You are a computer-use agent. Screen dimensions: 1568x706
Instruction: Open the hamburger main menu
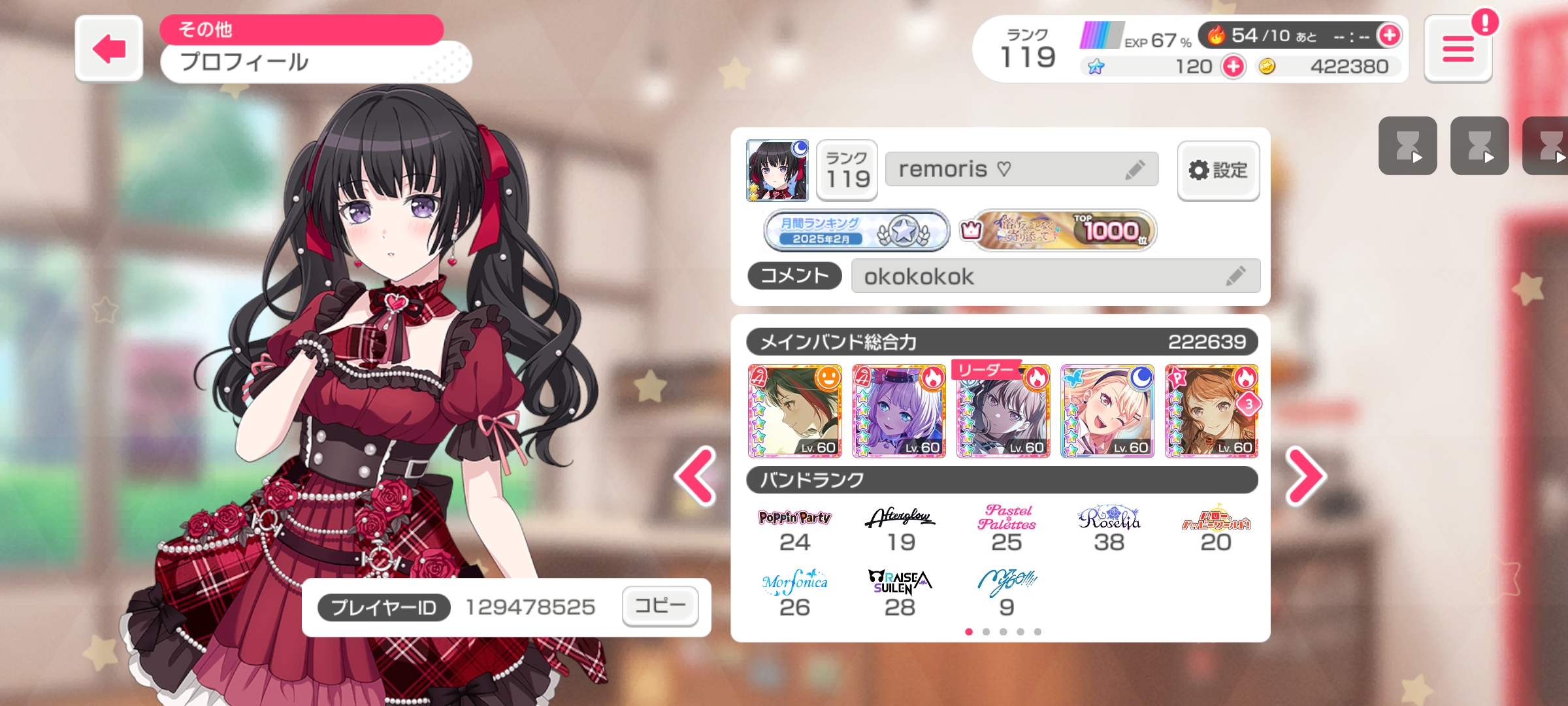pos(1458,49)
